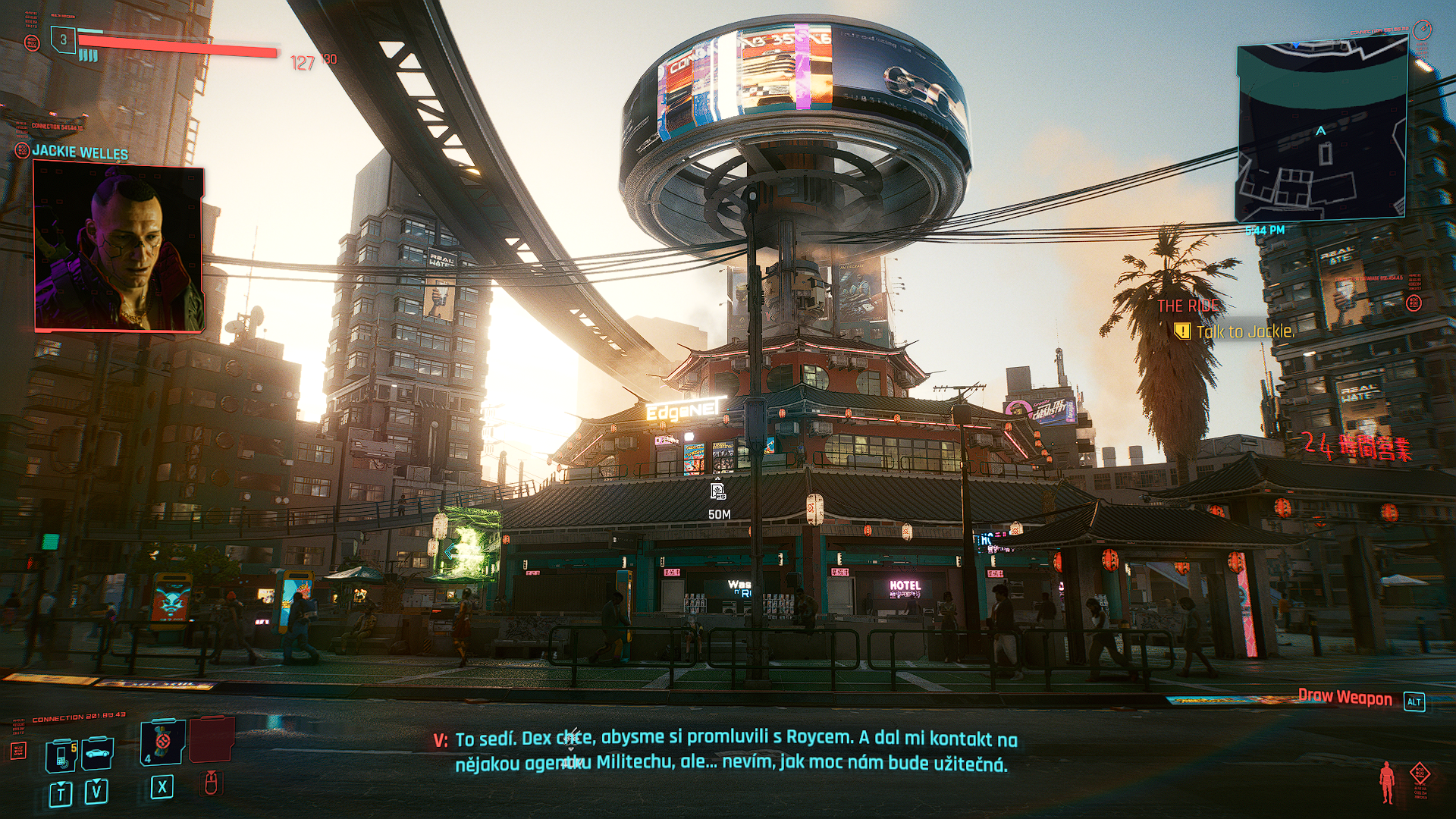Screen dimensions: 1456x819
Task: Select the vehicle call car icon
Action: pos(98,753)
